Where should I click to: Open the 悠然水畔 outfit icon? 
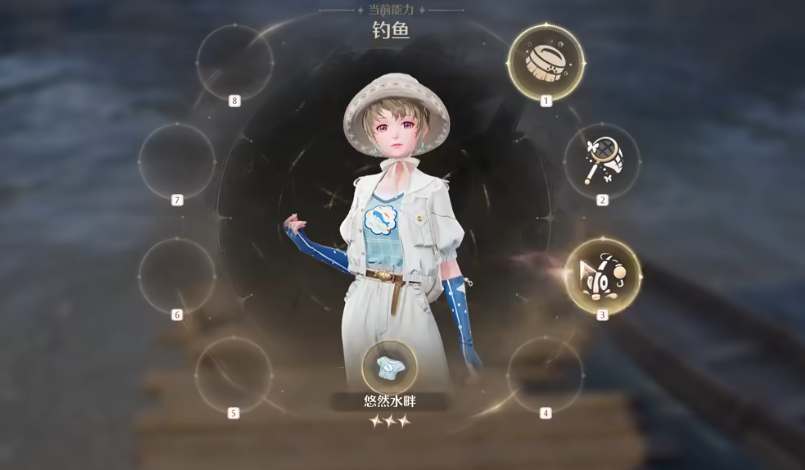389,368
